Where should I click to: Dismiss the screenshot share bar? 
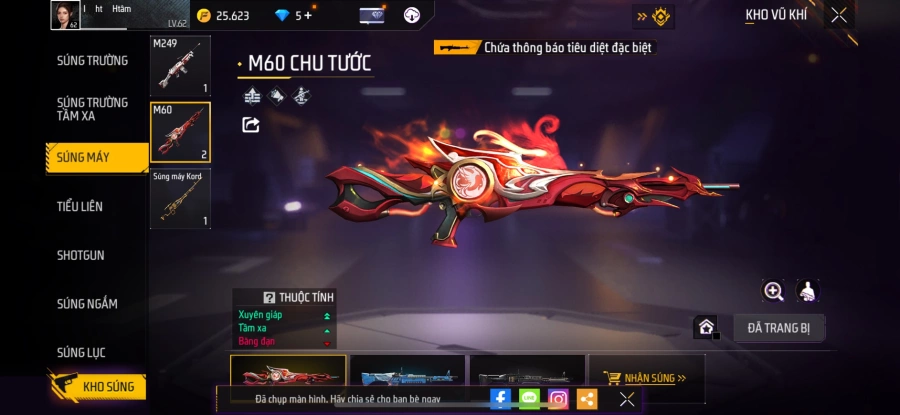(627, 398)
